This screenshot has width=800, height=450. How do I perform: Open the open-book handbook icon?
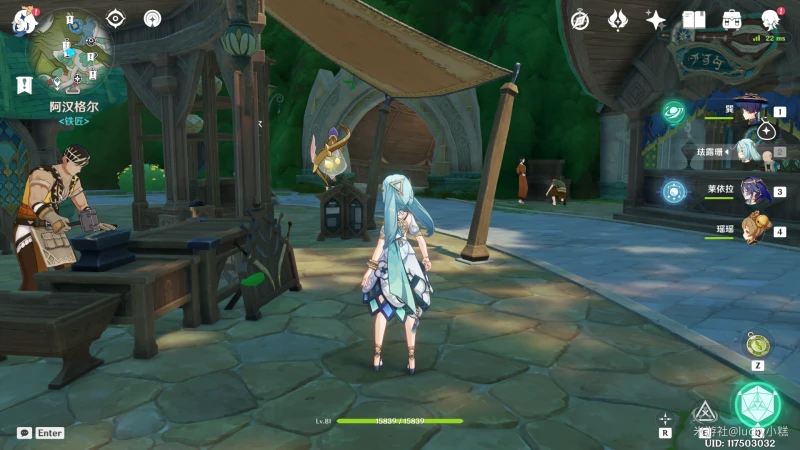coord(694,19)
